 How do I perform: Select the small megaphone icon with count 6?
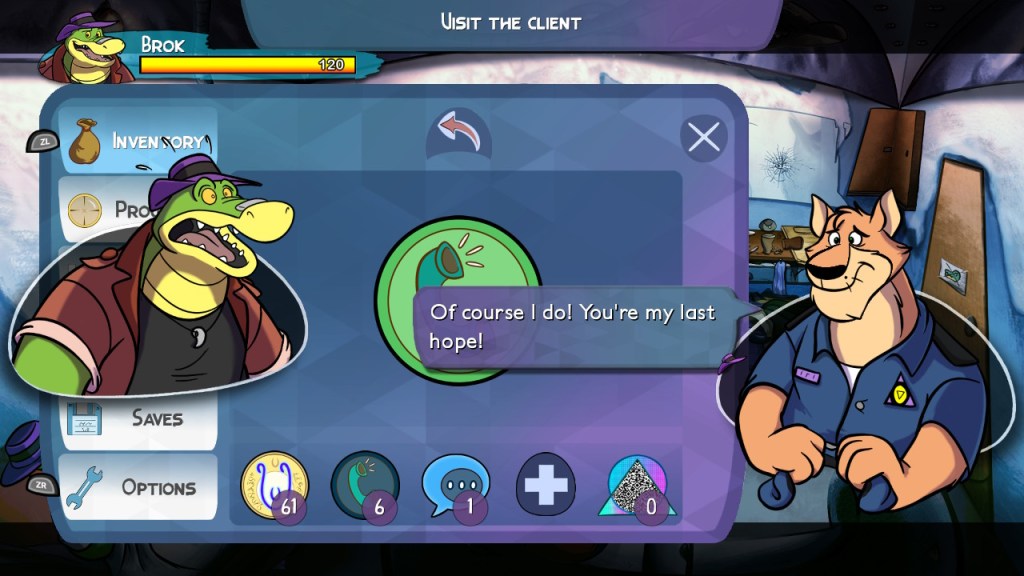point(365,485)
